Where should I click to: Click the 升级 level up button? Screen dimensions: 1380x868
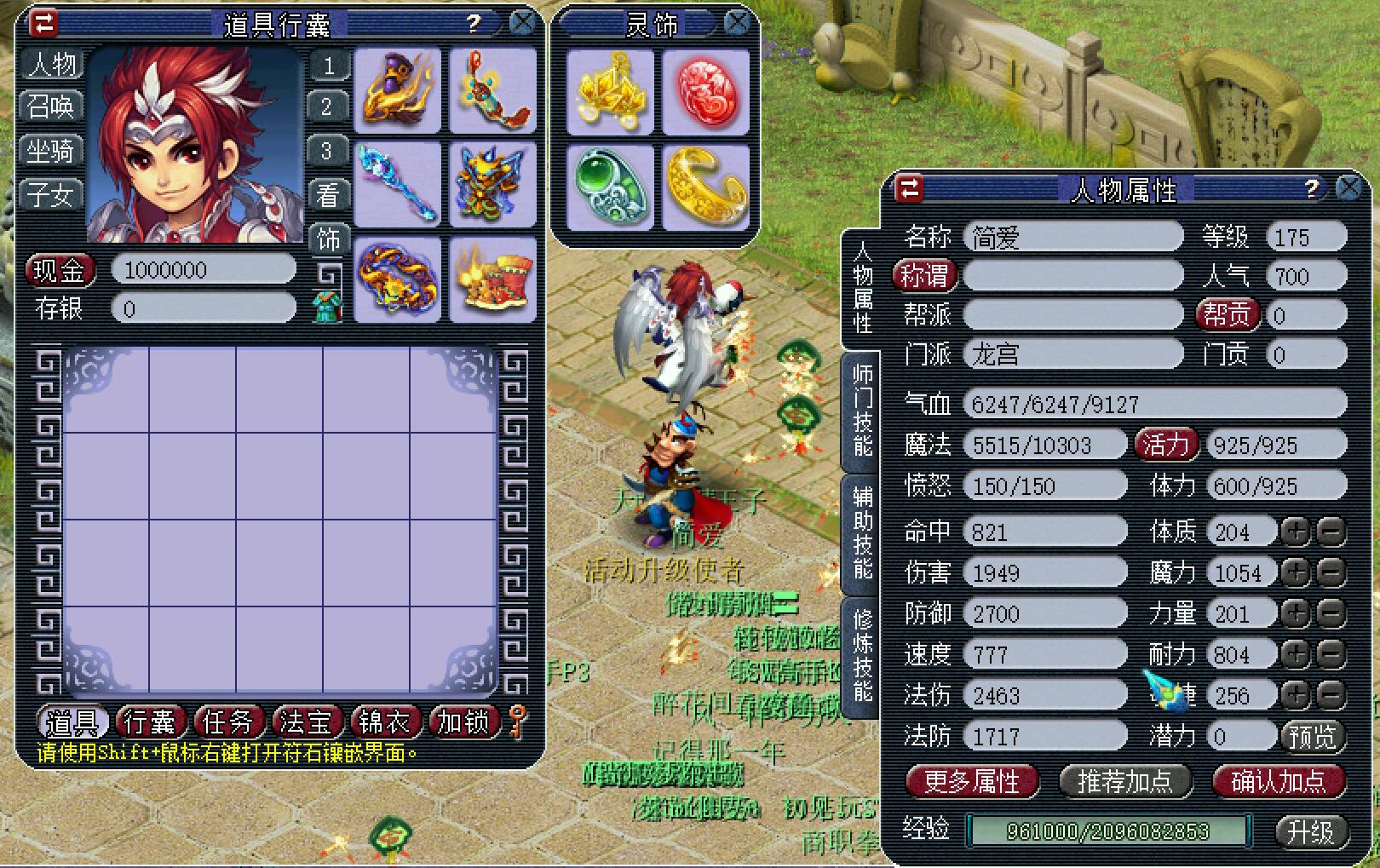(1310, 831)
